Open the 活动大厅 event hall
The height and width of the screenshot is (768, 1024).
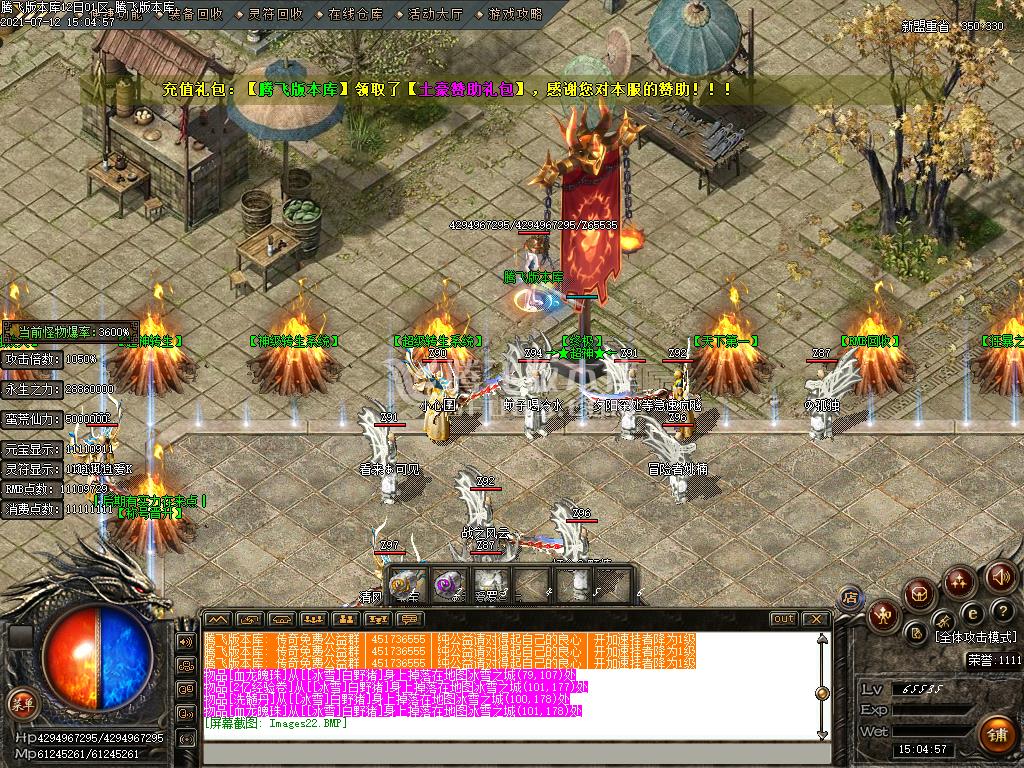pos(435,15)
